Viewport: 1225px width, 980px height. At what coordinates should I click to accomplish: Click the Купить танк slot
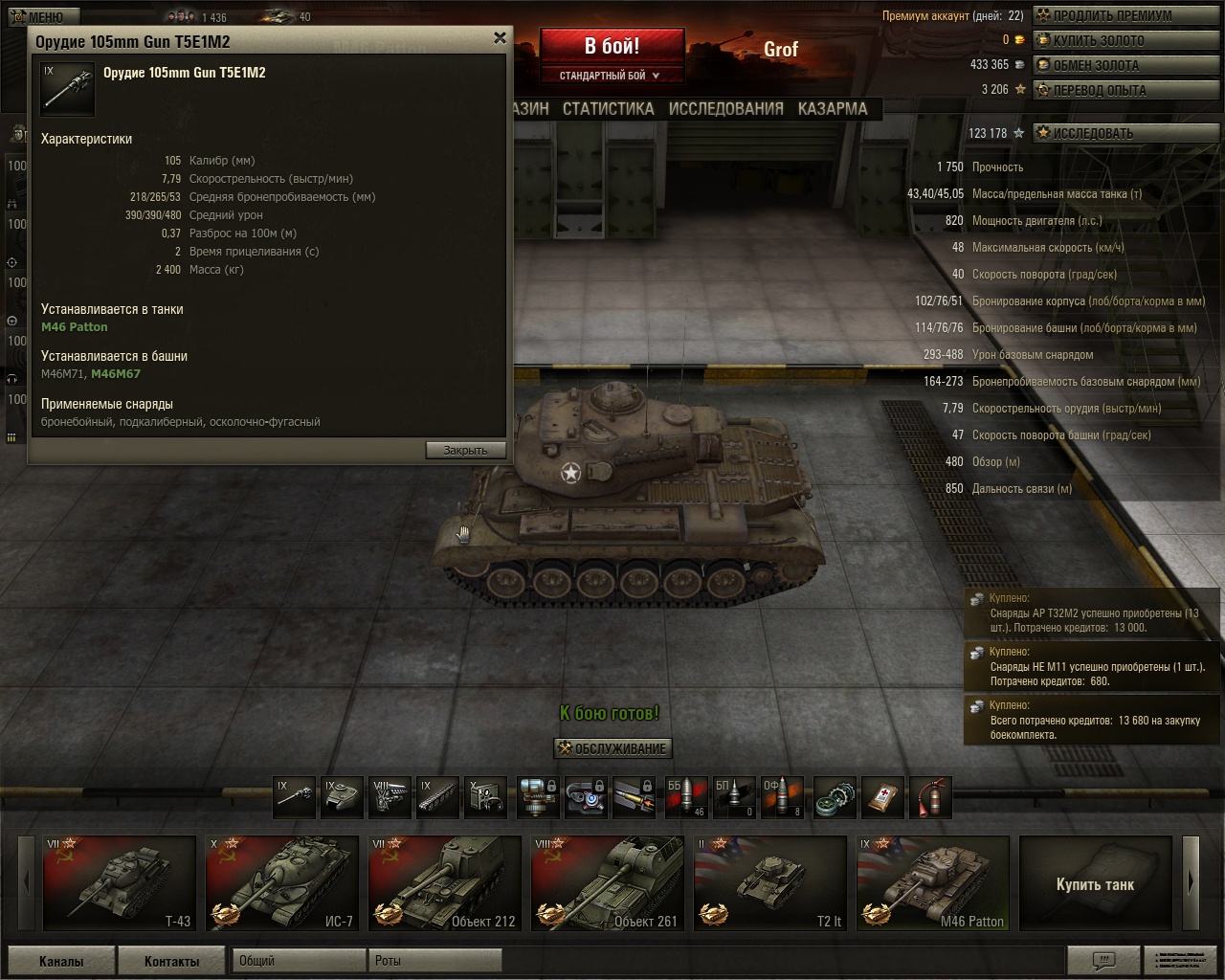1095,883
